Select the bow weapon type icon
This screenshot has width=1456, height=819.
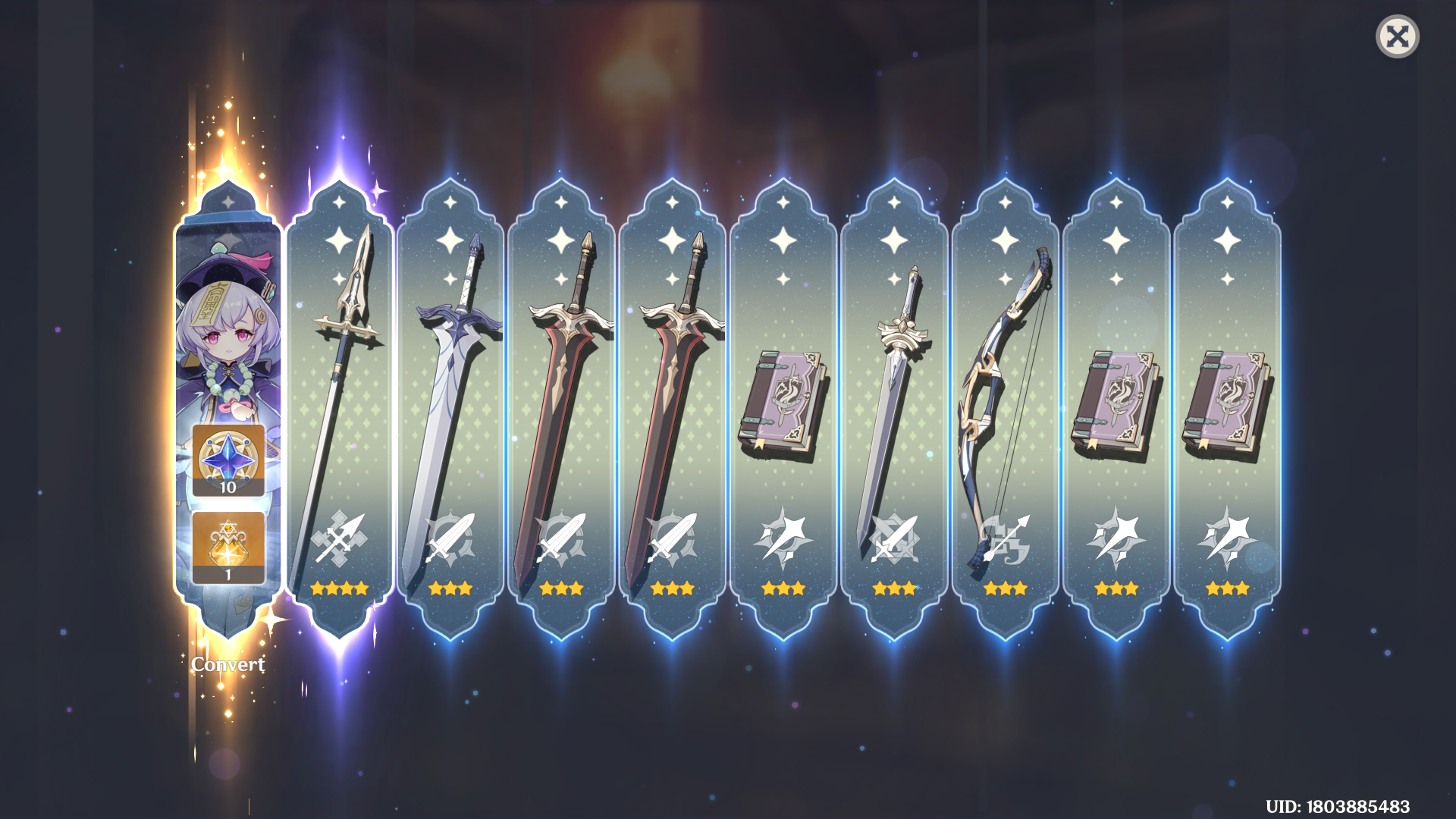(x=1005, y=540)
